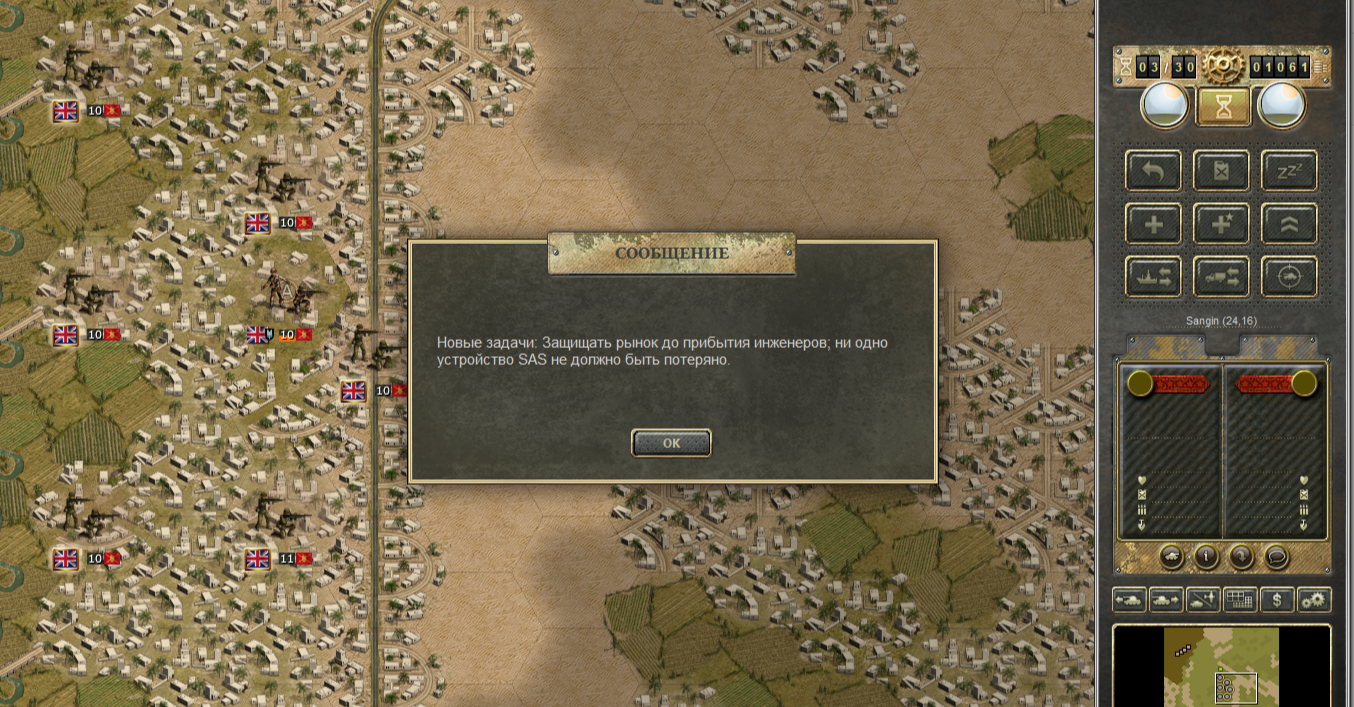Confirm the message with the OK button
Screen dimensions: 1354x707
click(x=671, y=443)
